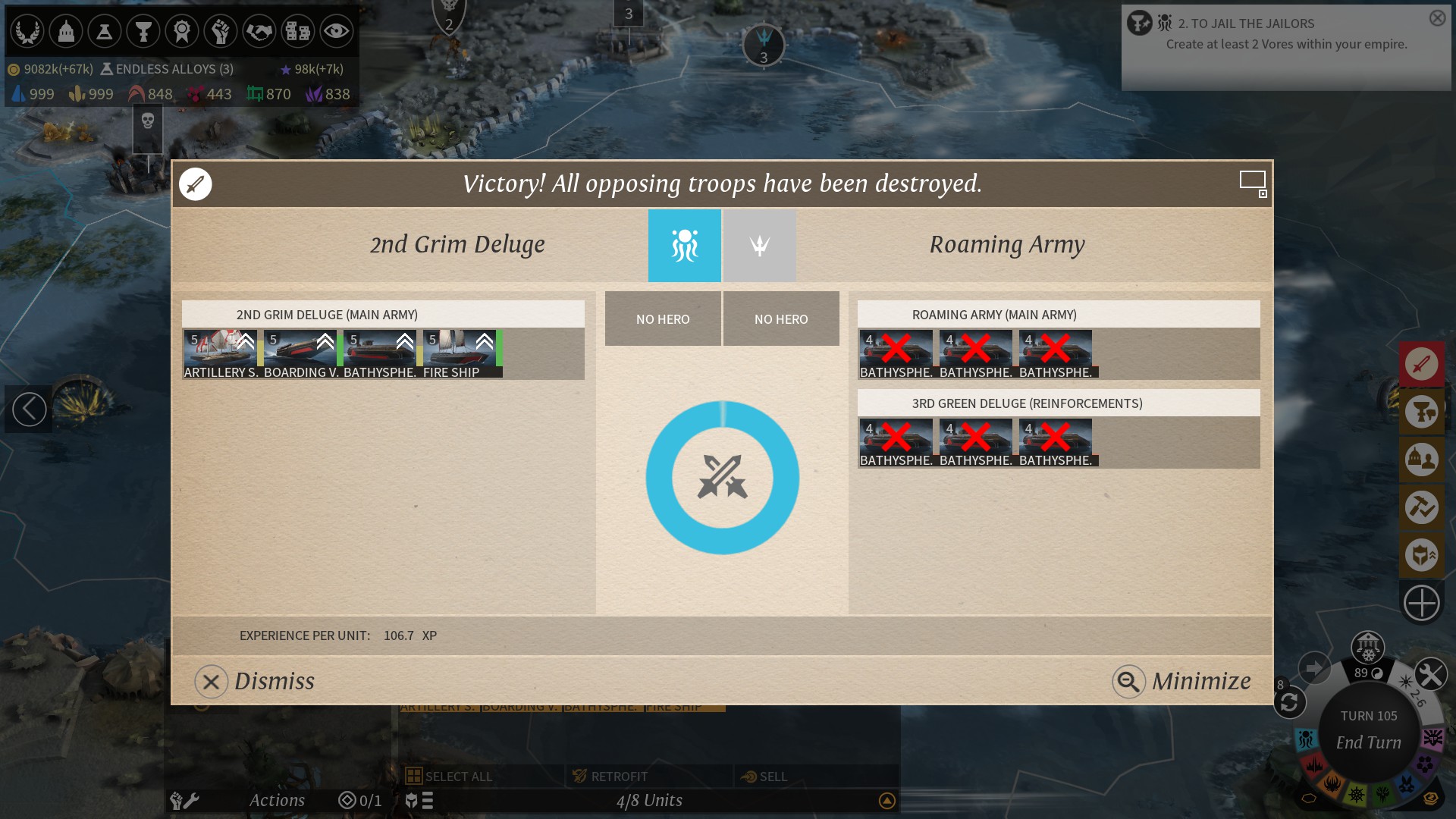Dismiss the battle victory report

(x=255, y=681)
